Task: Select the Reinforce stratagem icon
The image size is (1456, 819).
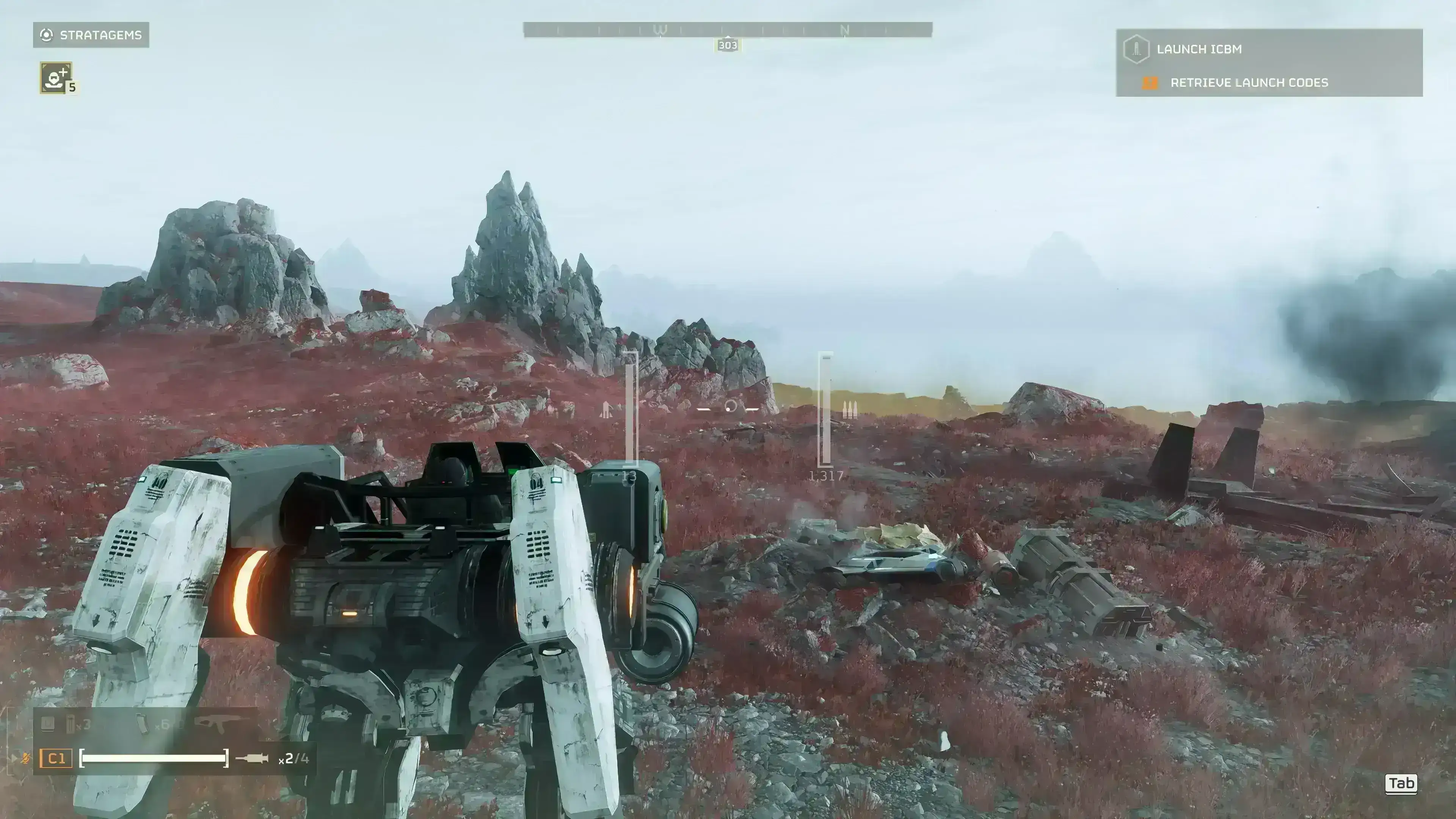Action: [55, 77]
